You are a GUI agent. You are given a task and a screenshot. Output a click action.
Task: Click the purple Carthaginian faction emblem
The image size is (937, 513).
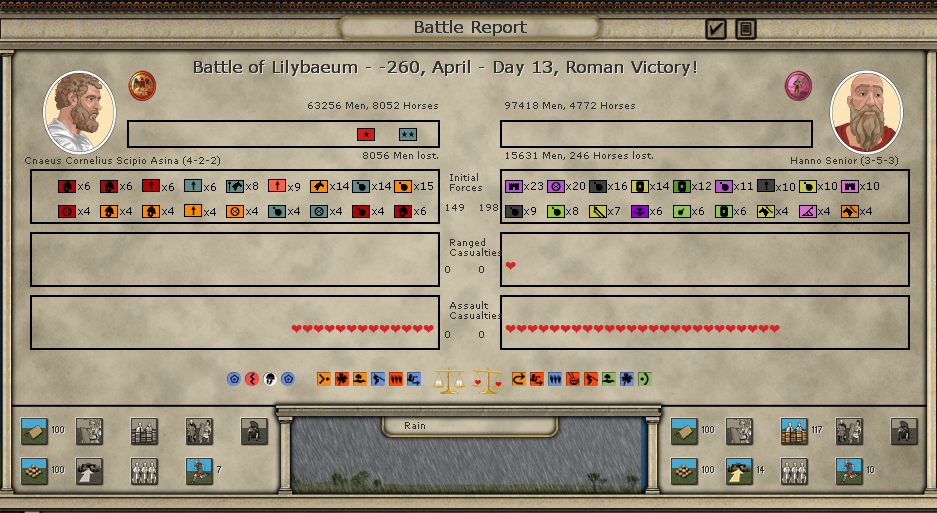[x=798, y=85]
